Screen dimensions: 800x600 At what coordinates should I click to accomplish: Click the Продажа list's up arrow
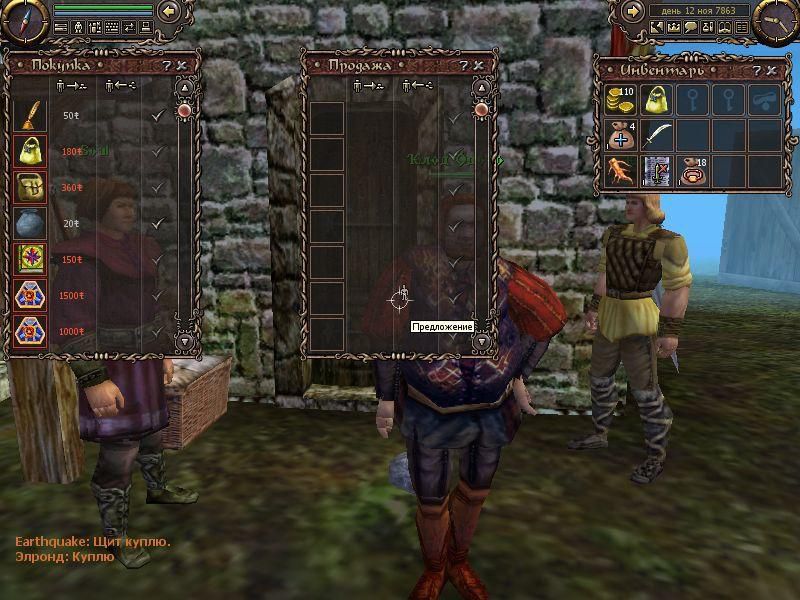tap(481, 89)
